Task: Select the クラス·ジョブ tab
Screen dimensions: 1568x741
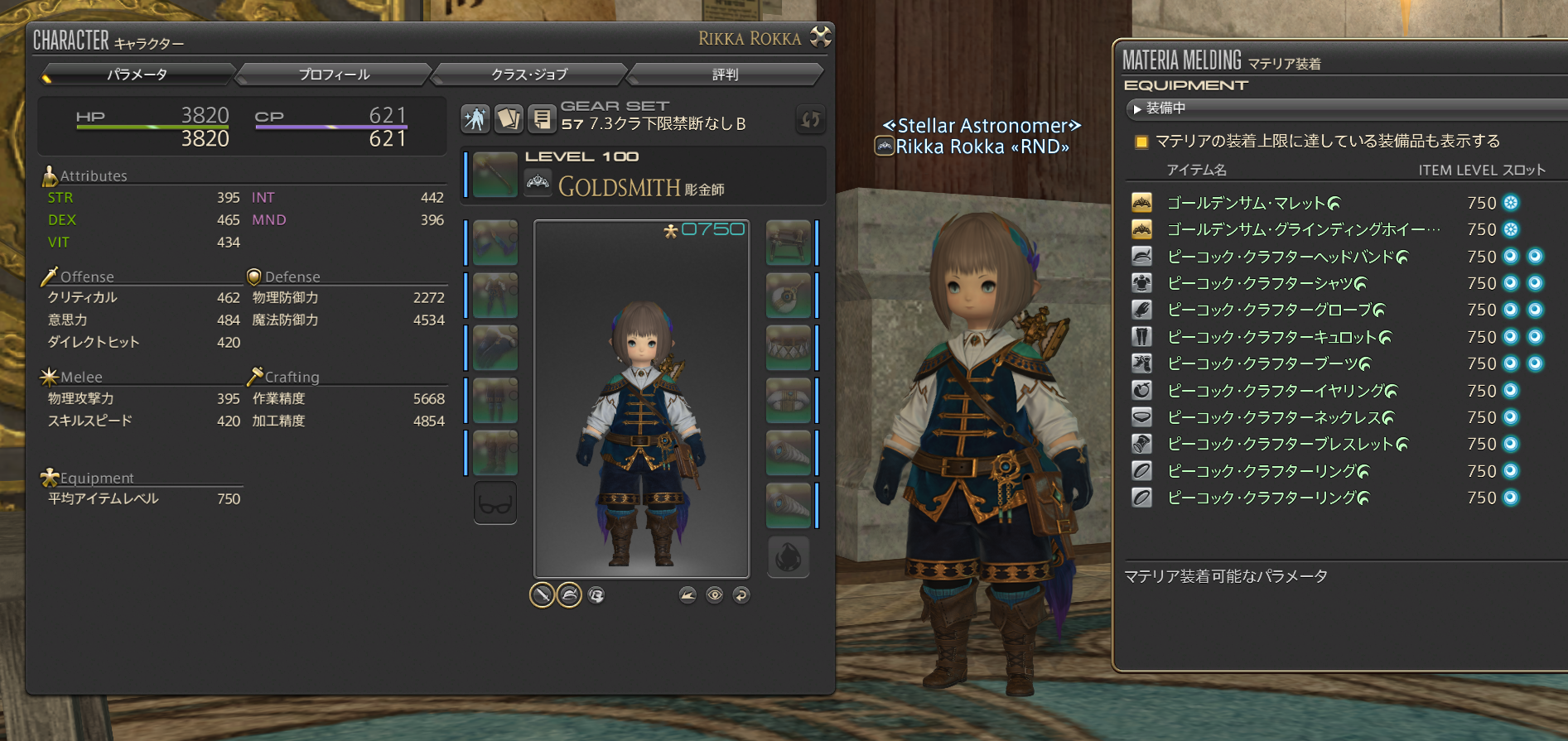Action: [529, 75]
